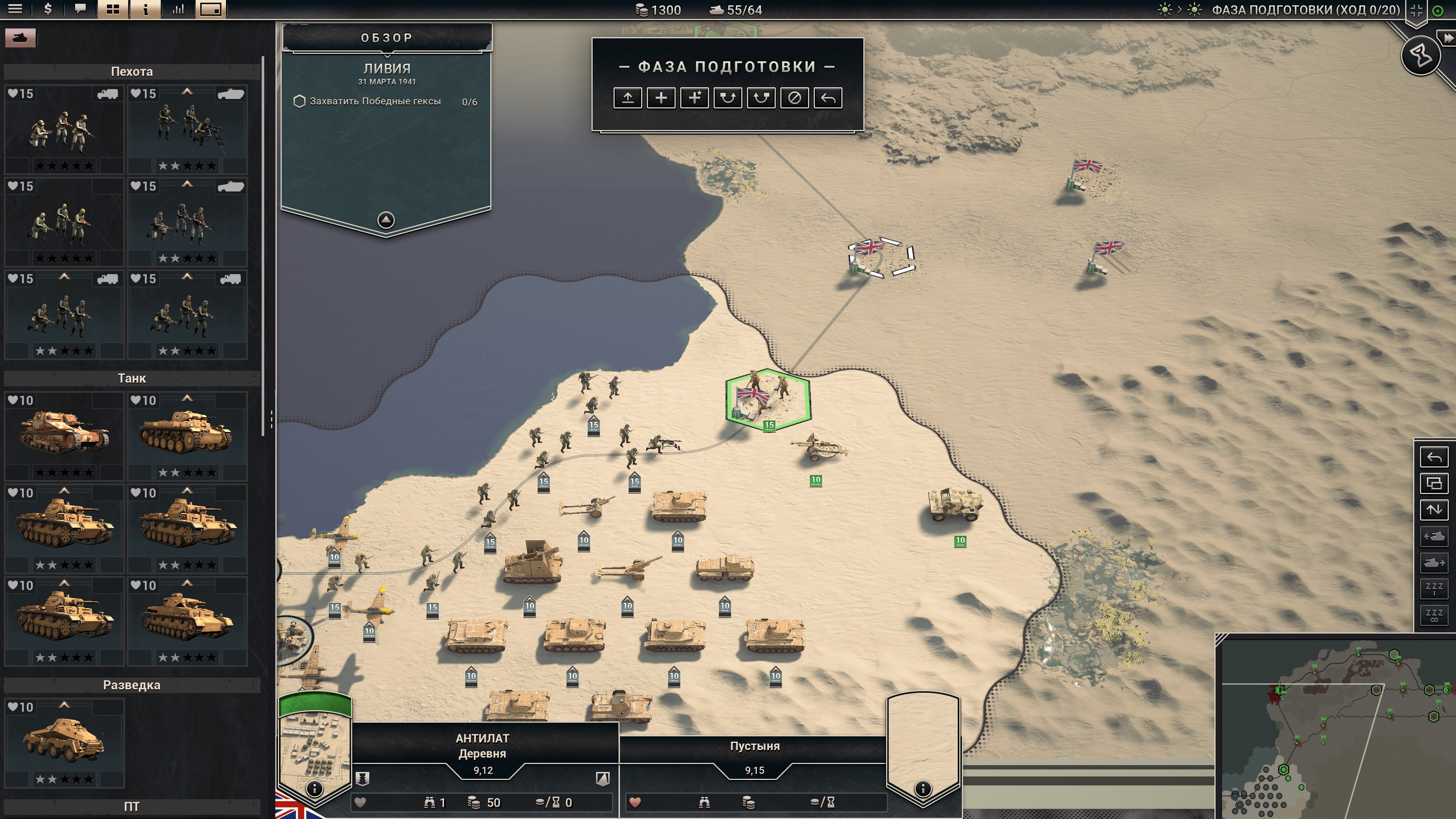Toggle the four-square unit list panel

pyautogui.click(x=113, y=9)
